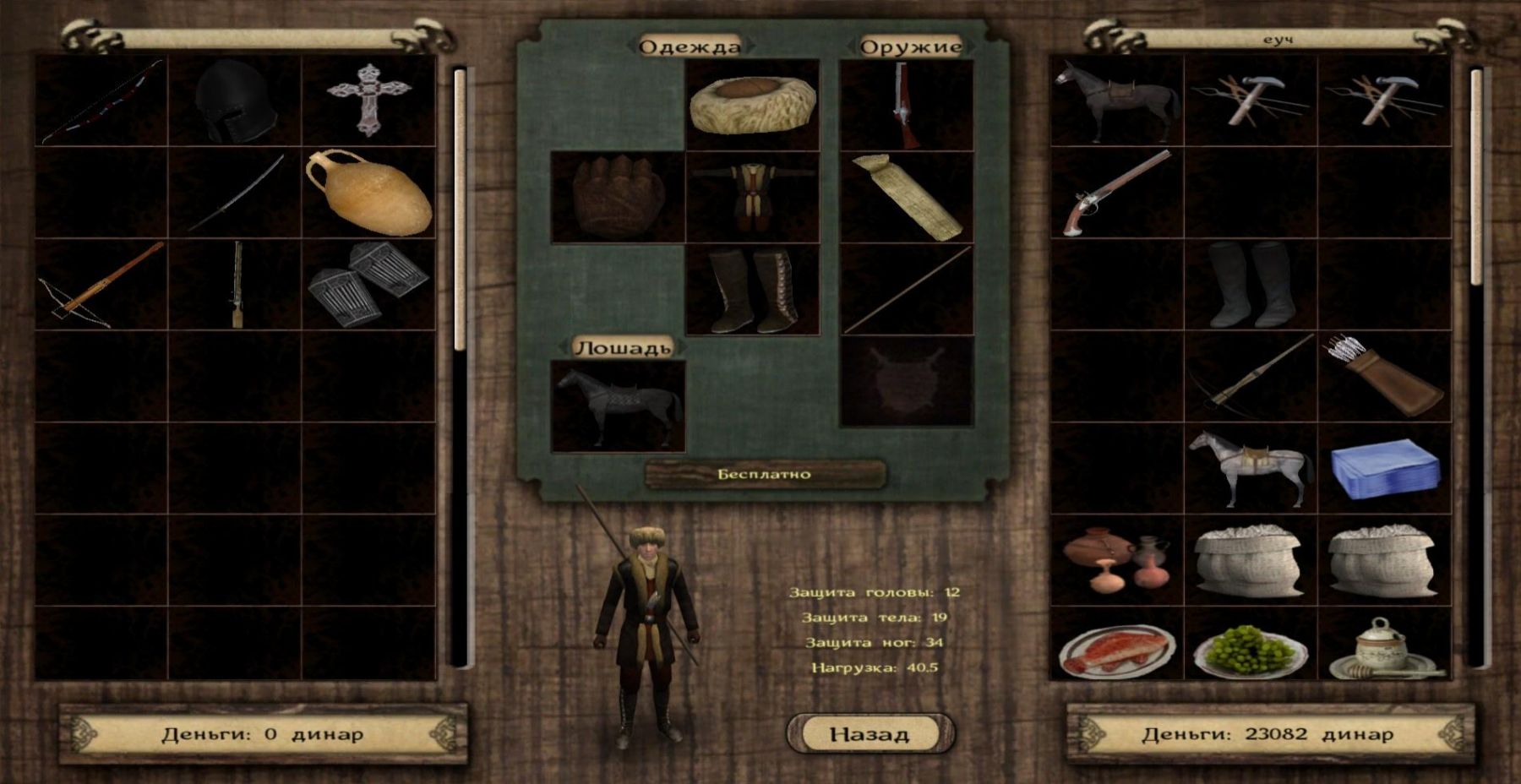This screenshot has height=784, width=1521.
Task: Click the equipped horse slot under Лошадь
Action: point(618,406)
